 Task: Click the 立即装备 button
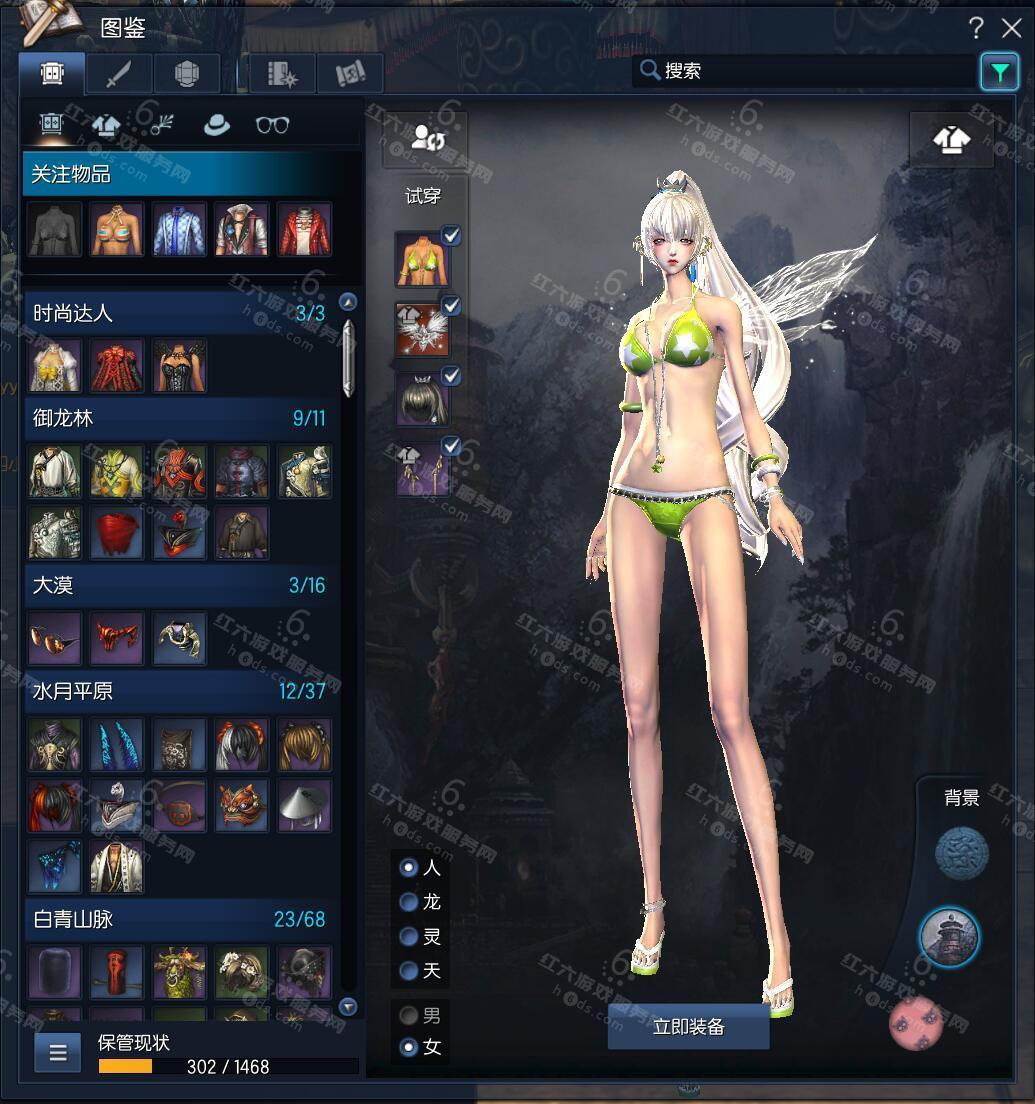coord(688,1027)
